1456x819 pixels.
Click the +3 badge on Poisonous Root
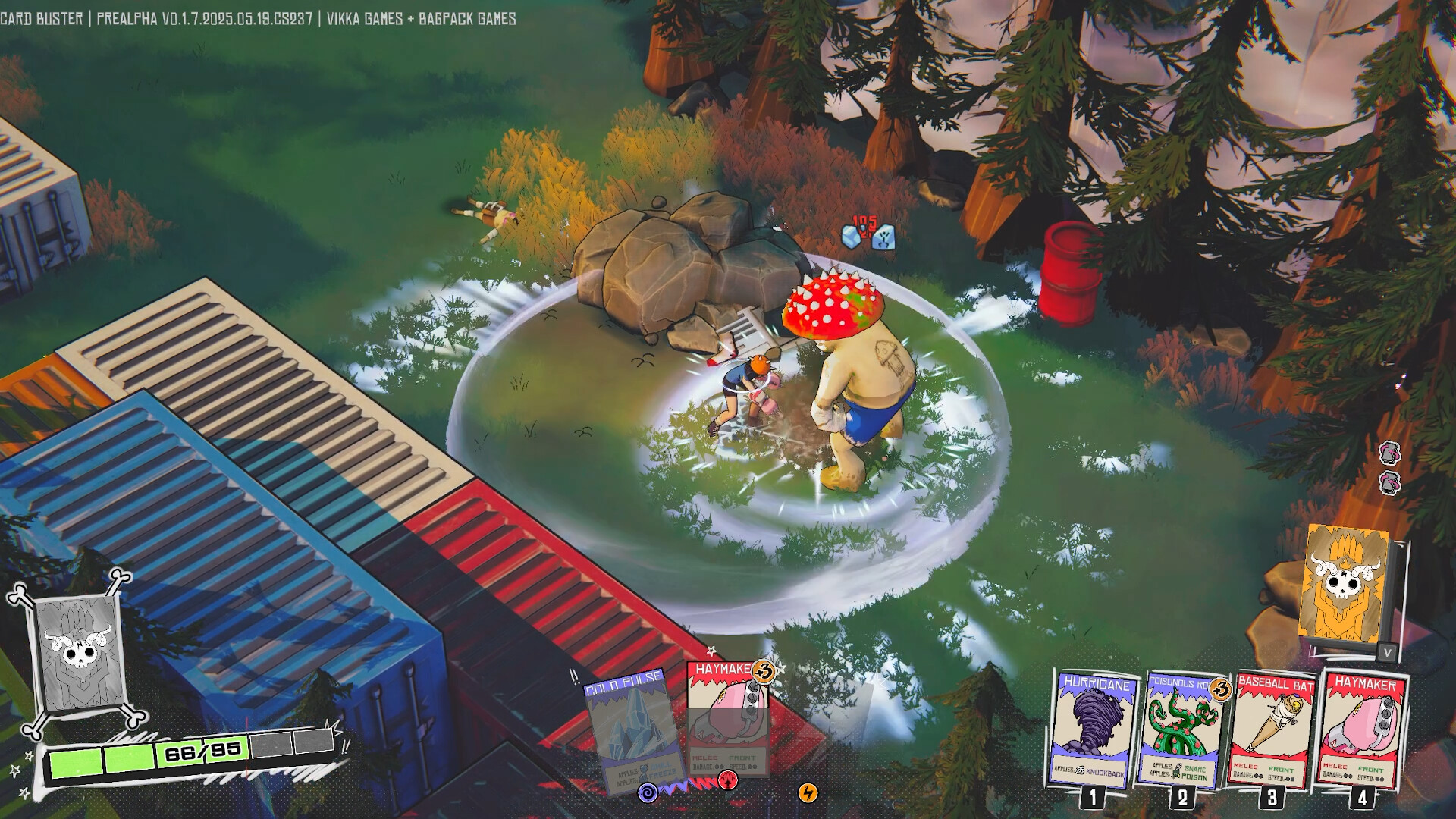pos(1220,690)
